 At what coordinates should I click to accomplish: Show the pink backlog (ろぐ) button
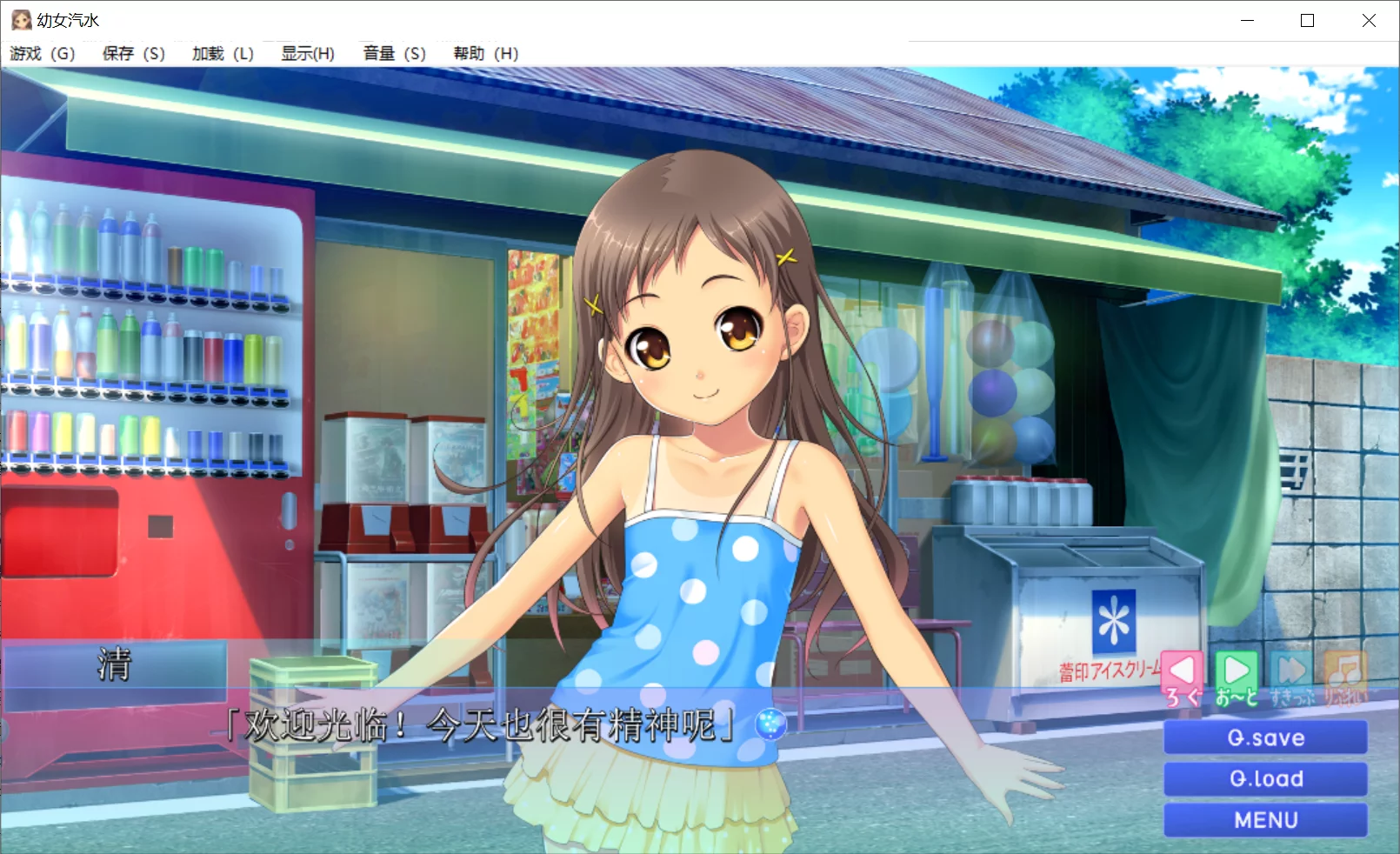[1183, 677]
